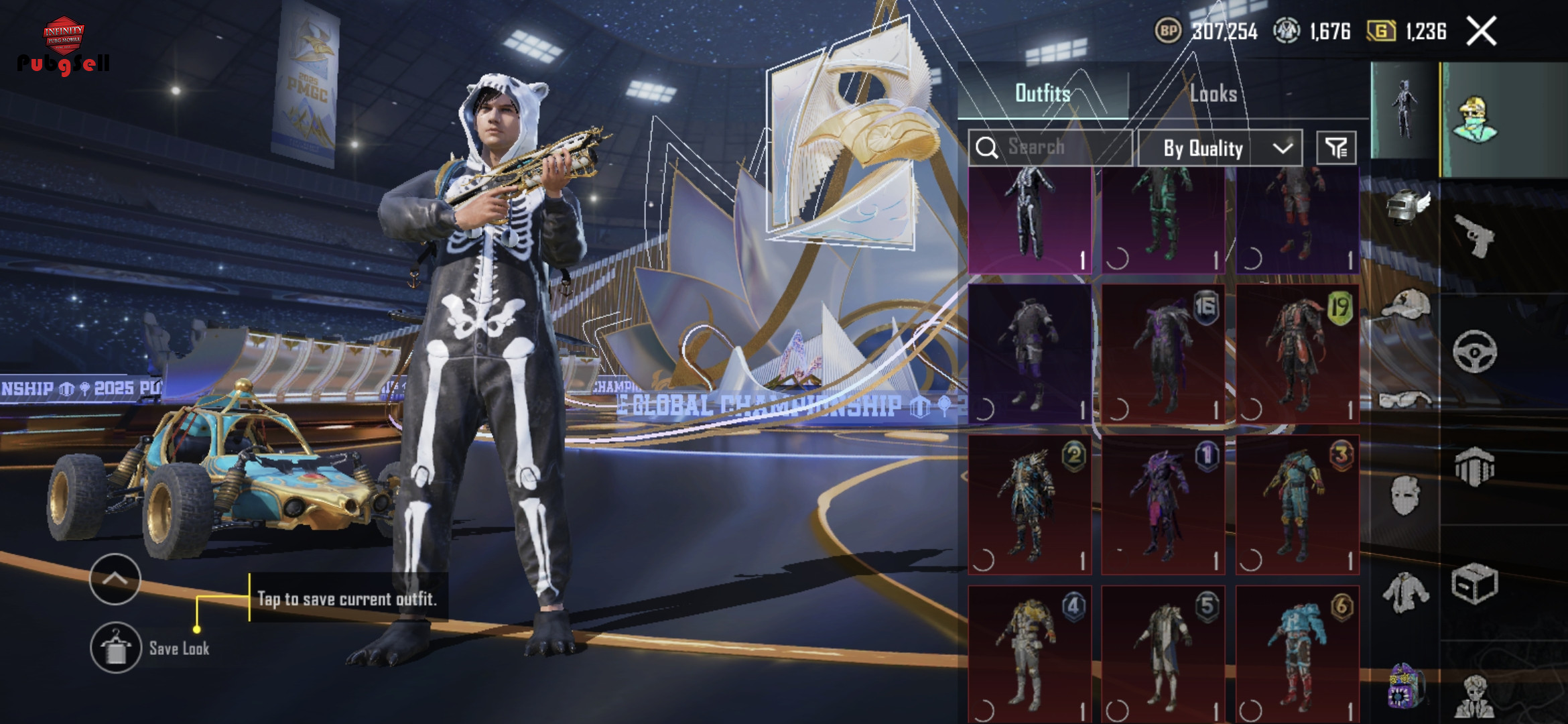This screenshot has width=1568, height=724.
Task: Open the filter funnel options
Action: coord(1336,148)
